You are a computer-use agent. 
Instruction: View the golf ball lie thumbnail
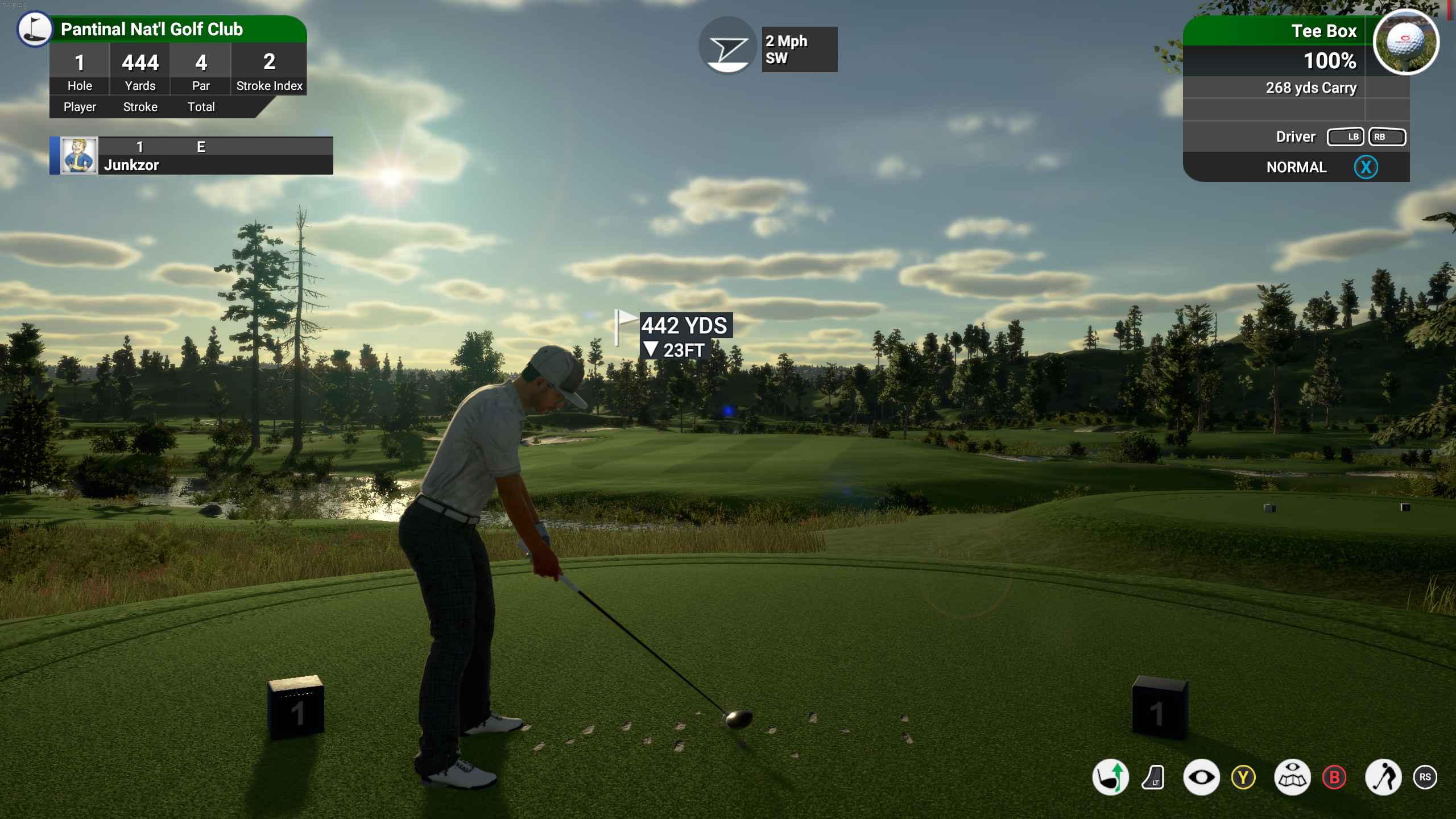(x=1405, y=42)
